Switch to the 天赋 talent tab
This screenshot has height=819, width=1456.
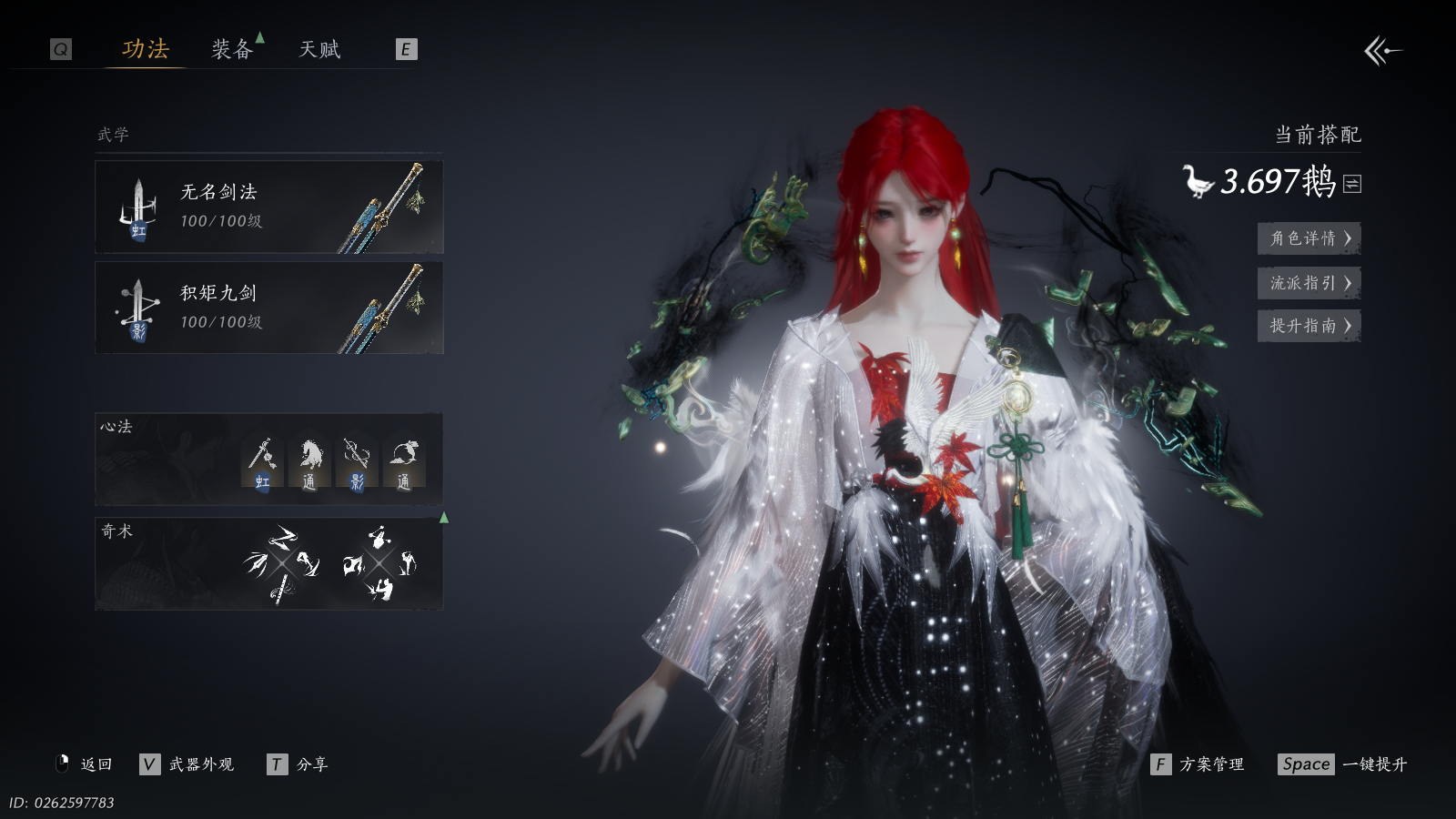click(x=319, y=49)
